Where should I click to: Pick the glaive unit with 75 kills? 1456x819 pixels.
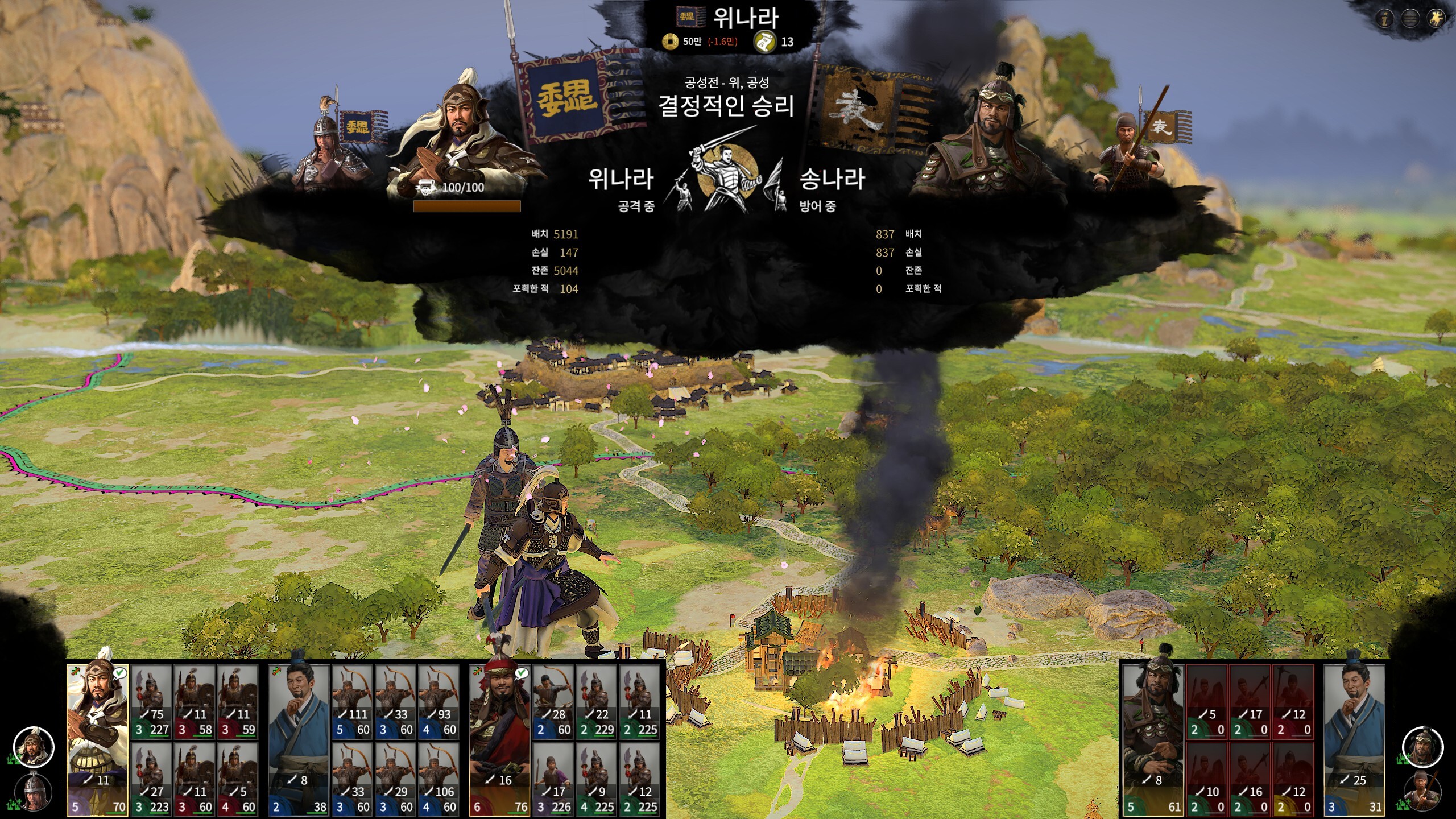click(x=152, y=702)
